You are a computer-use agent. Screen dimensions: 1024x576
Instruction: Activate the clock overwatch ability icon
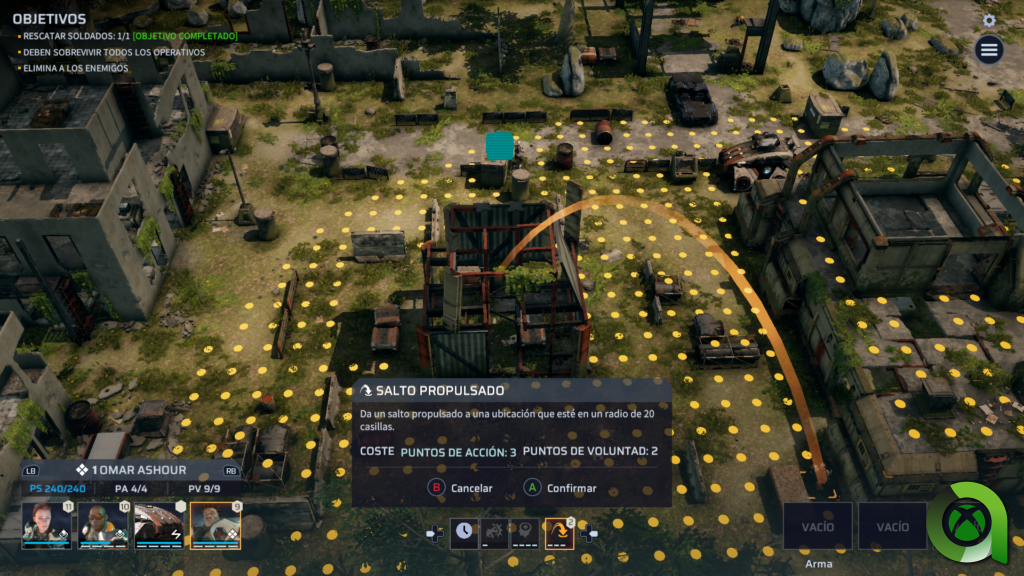click(x=464, y=533)
